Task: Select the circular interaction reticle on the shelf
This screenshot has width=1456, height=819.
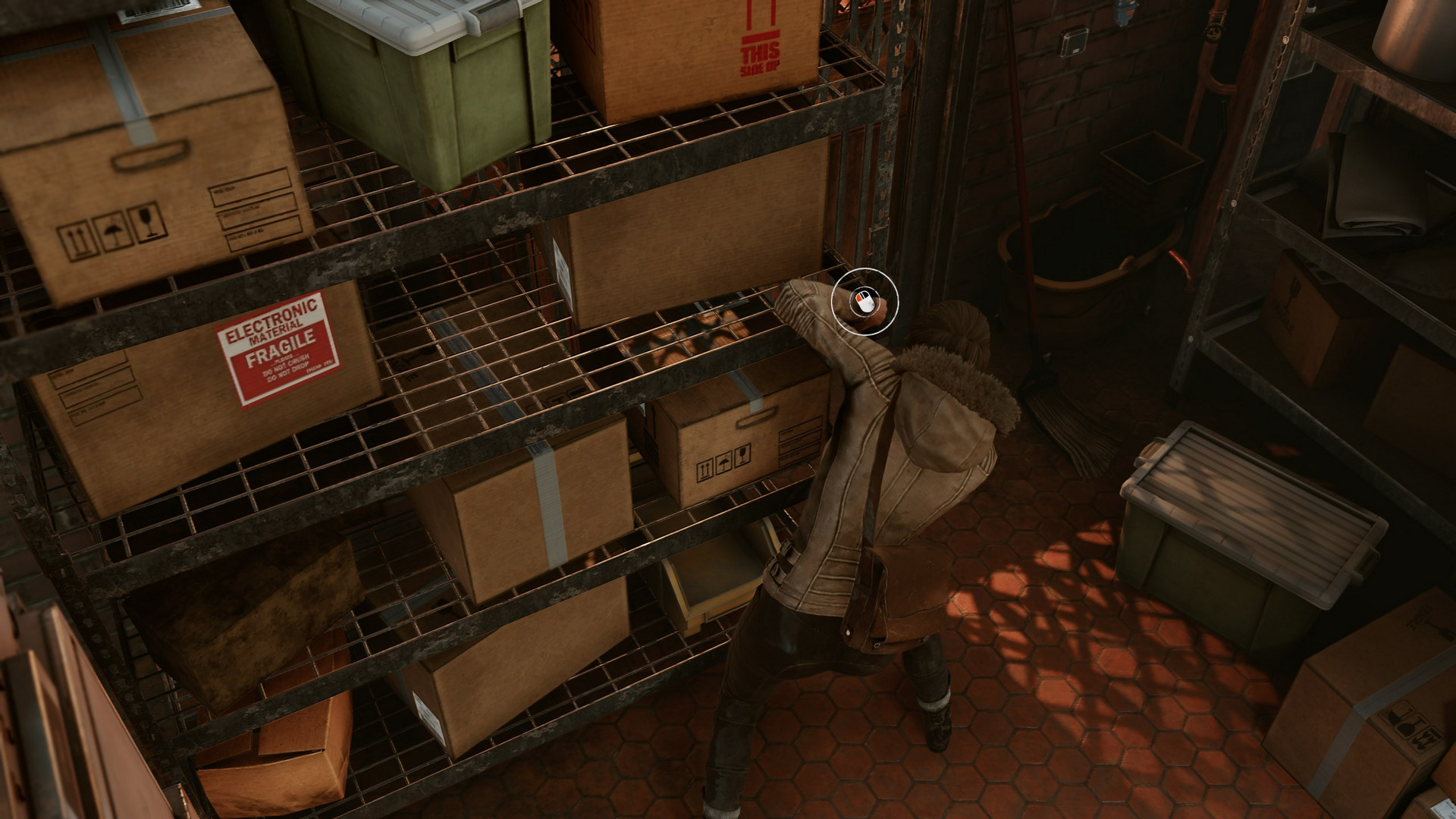Action: tap(867, 303)
